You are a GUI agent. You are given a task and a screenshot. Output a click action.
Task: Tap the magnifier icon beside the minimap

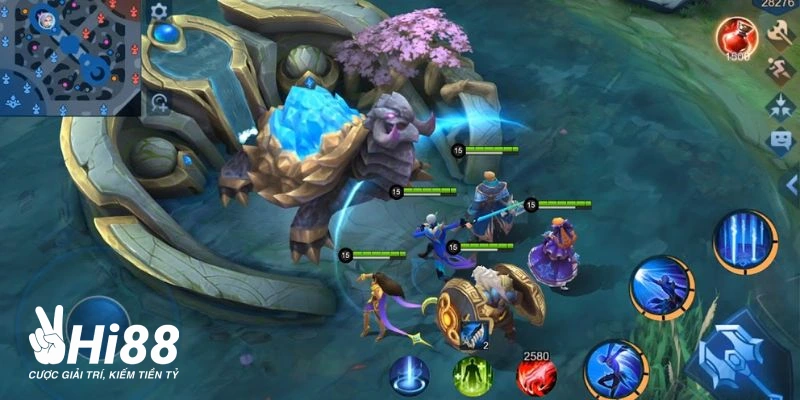click(159, 101)
